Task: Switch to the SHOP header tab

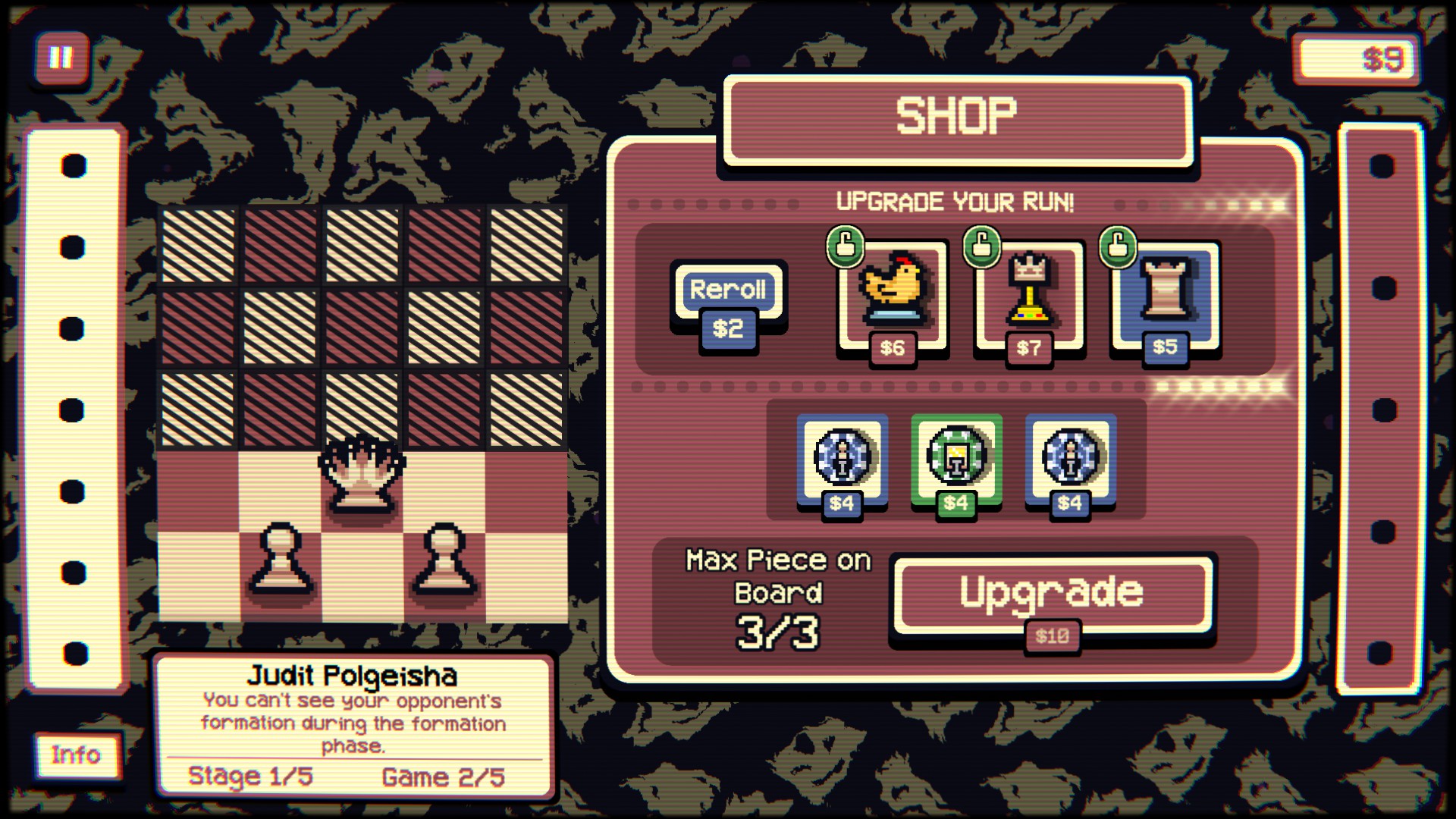Action: (956, 116)
